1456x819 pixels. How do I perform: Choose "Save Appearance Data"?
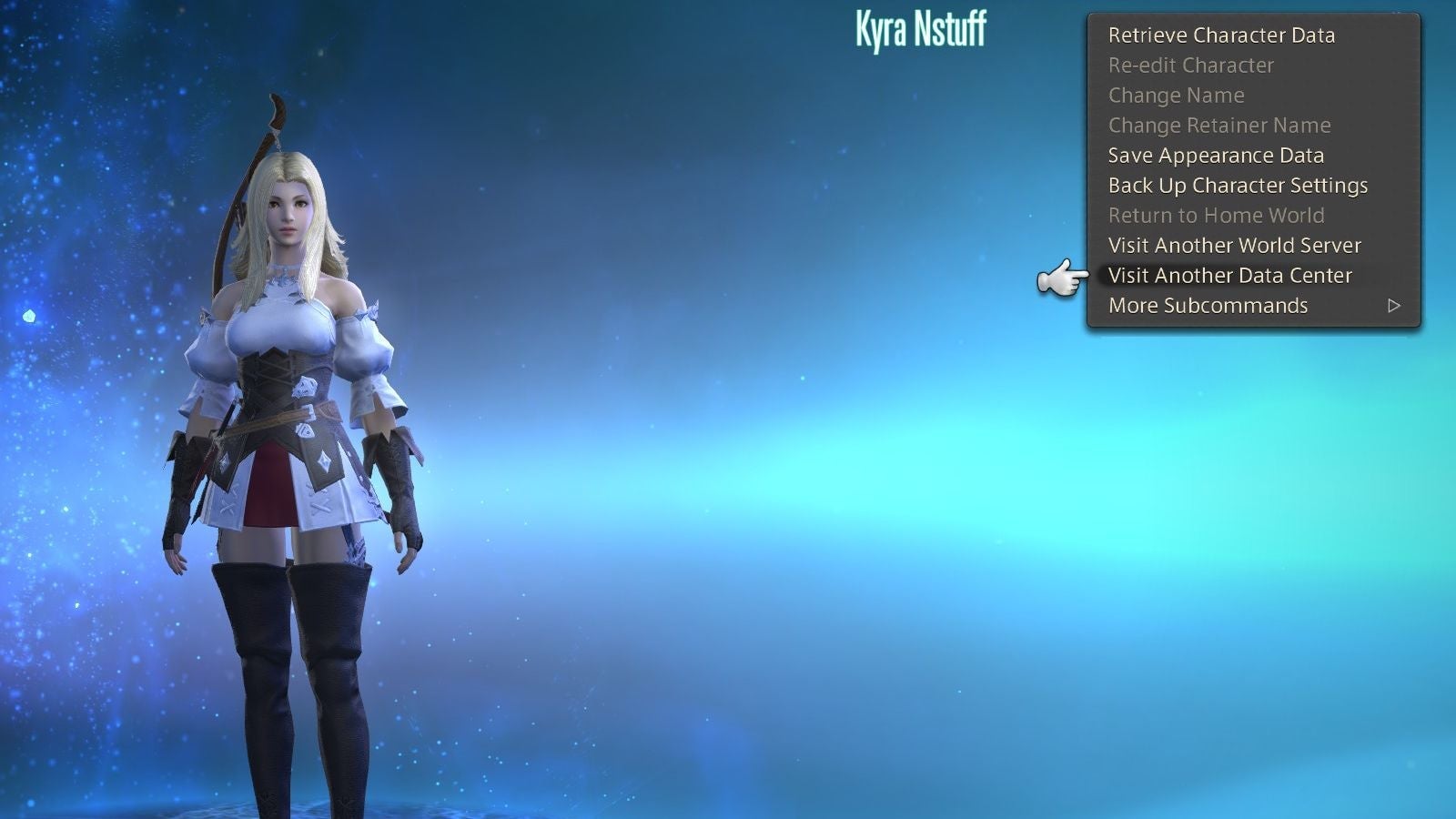(1216, 155)
